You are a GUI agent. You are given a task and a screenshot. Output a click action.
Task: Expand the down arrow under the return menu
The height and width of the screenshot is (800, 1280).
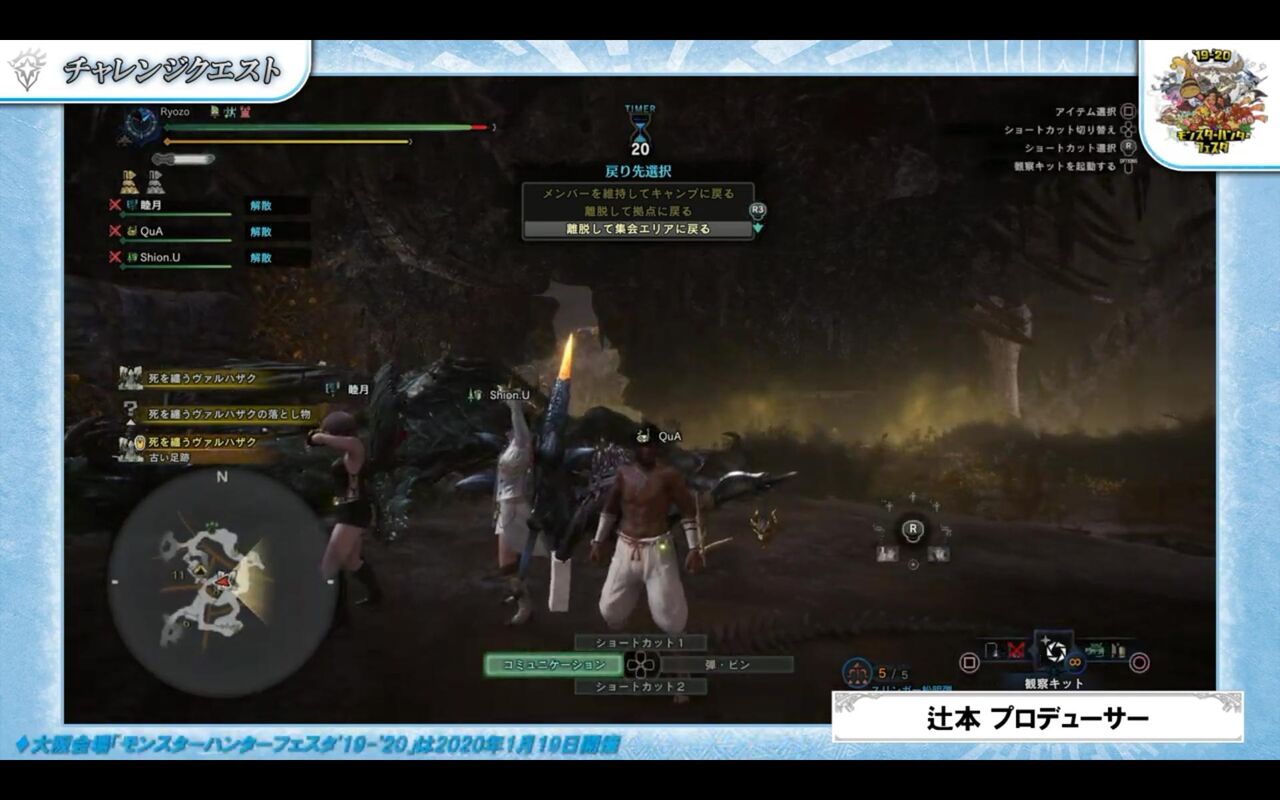(x=759, y=227)
